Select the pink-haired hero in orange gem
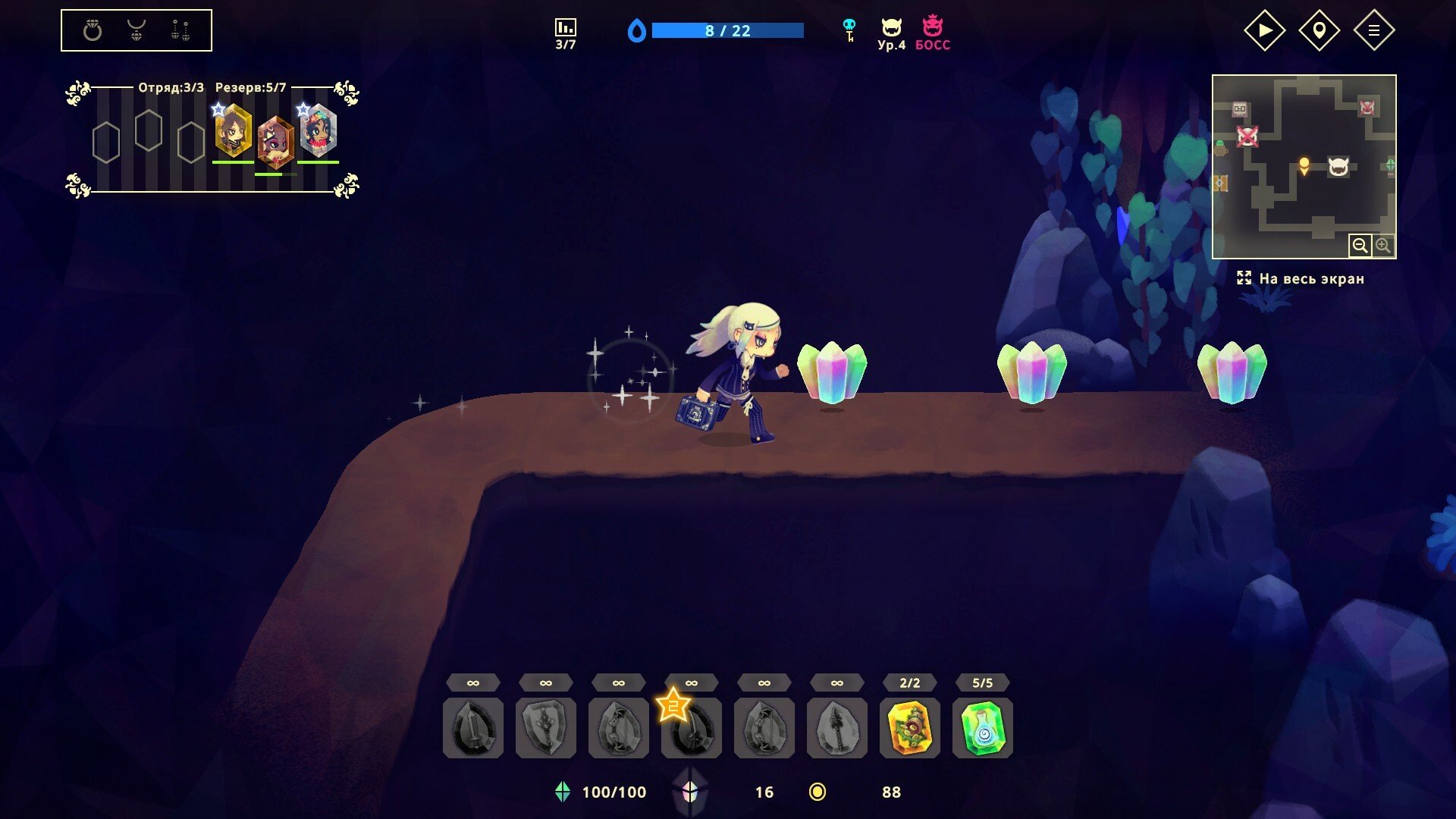Screen dimensions: 1456x819 275,142
